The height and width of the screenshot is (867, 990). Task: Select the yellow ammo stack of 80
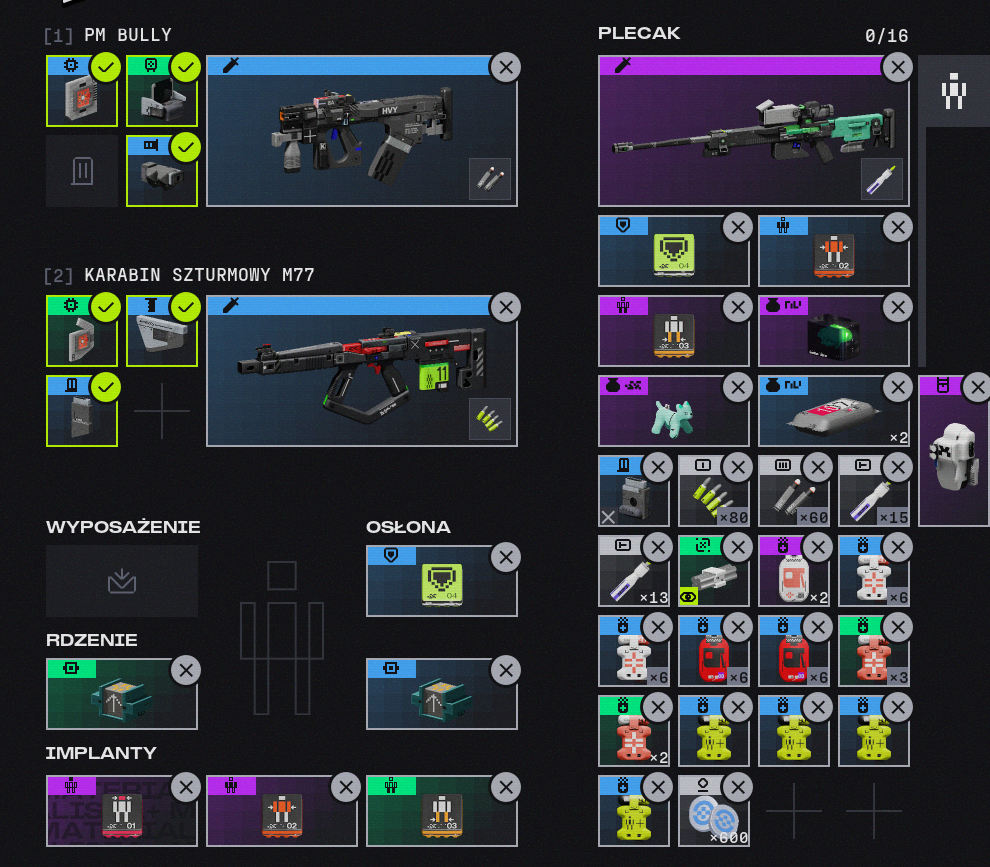713,492
